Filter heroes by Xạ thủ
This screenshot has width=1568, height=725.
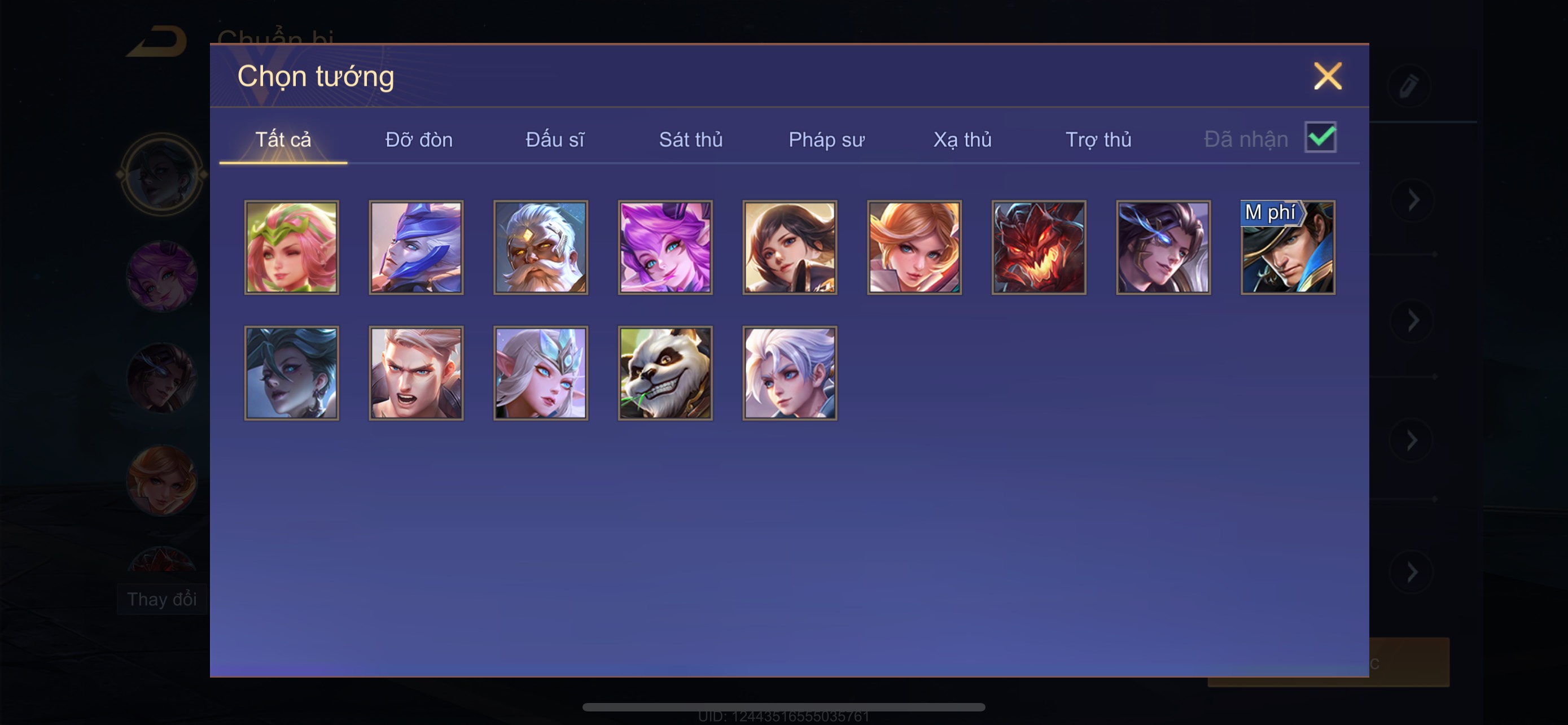click(x=962, y=140)
